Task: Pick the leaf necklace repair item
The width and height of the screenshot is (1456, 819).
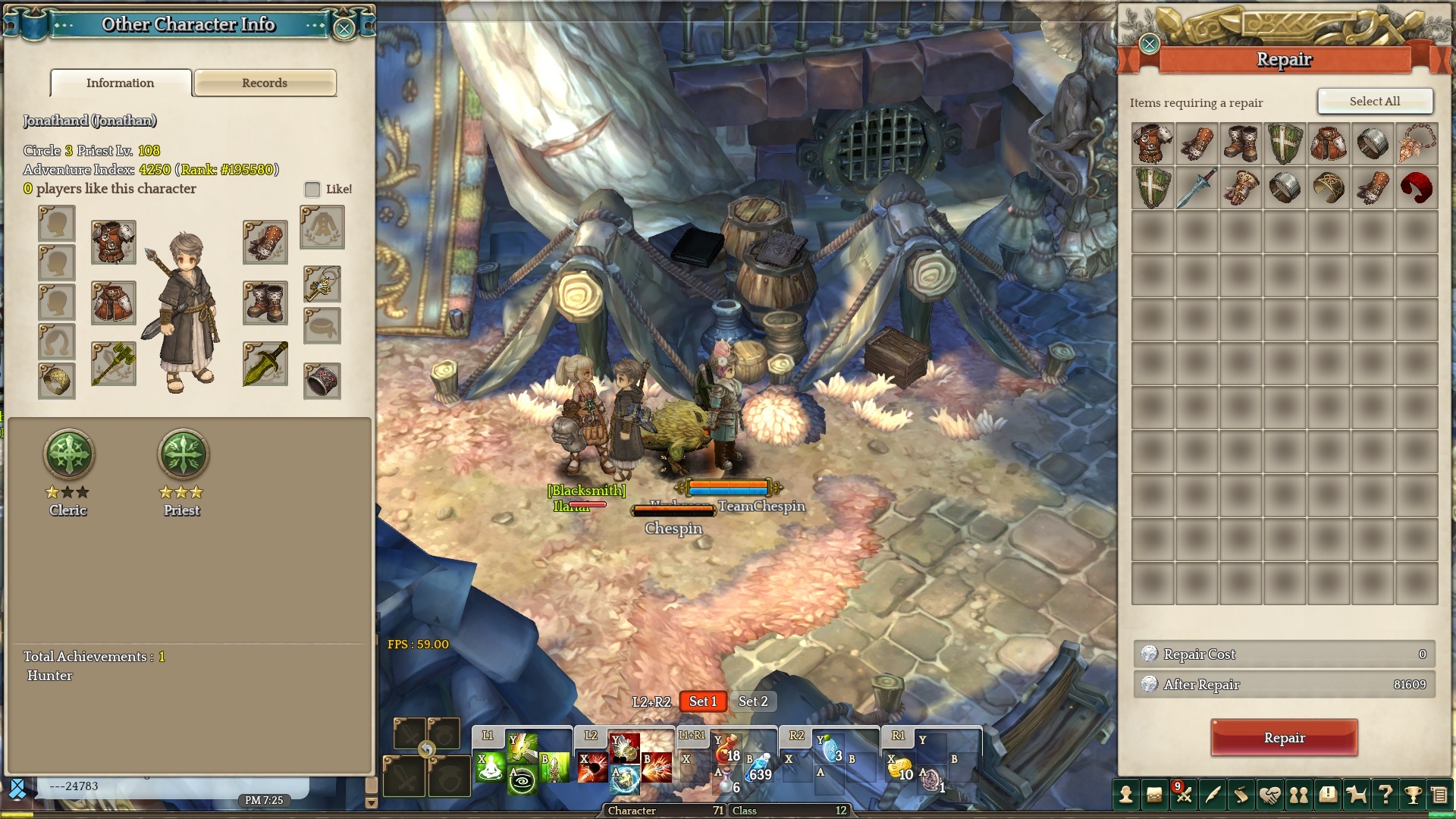Action: [x=1417, y=143]
